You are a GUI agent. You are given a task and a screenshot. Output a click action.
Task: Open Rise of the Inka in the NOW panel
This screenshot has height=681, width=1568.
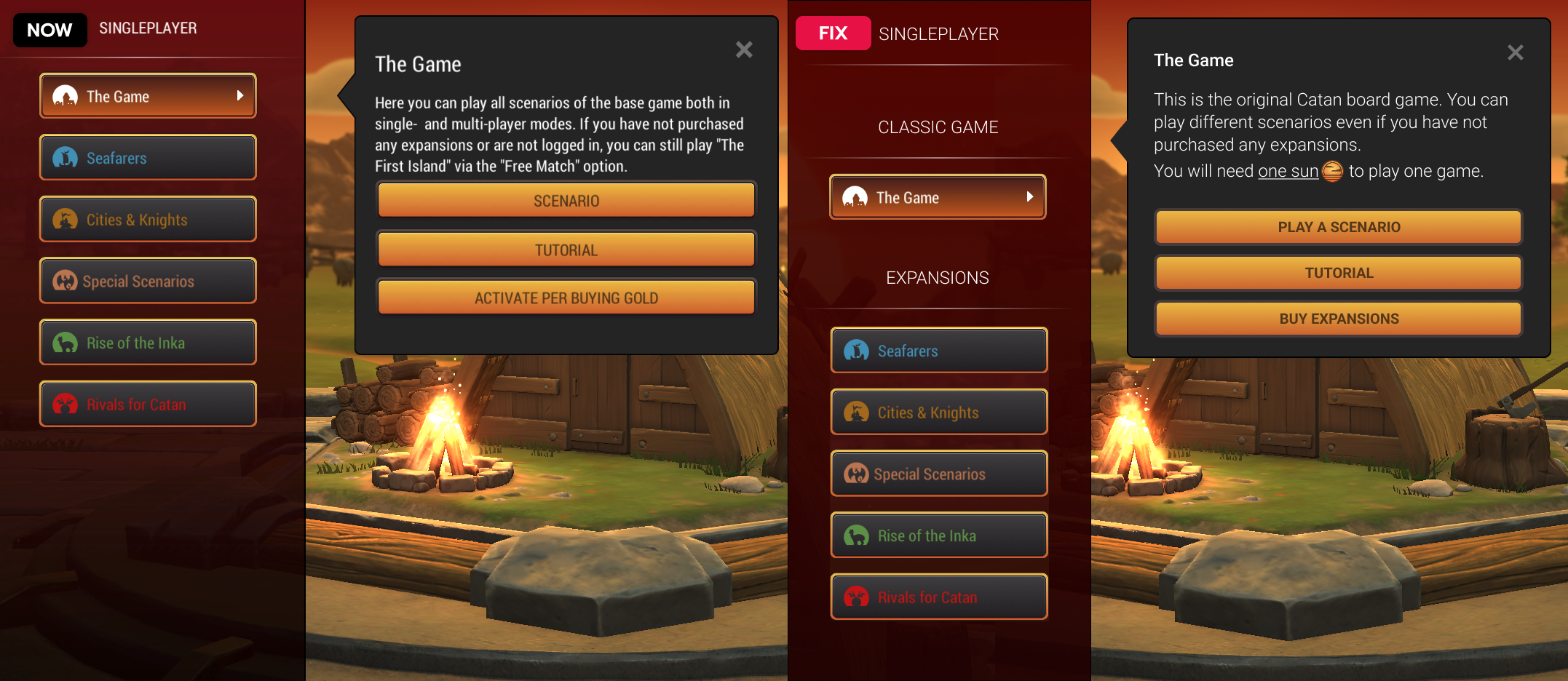click(x=148, y=343)
